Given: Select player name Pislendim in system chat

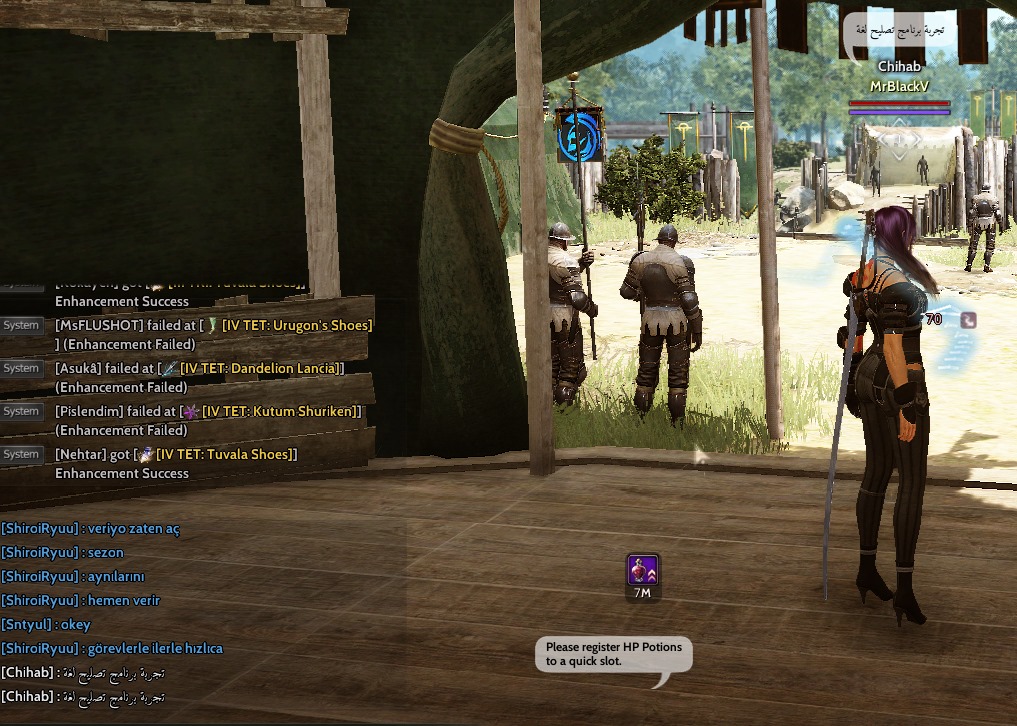Looking at the screenshot, I should coord(89,412).
